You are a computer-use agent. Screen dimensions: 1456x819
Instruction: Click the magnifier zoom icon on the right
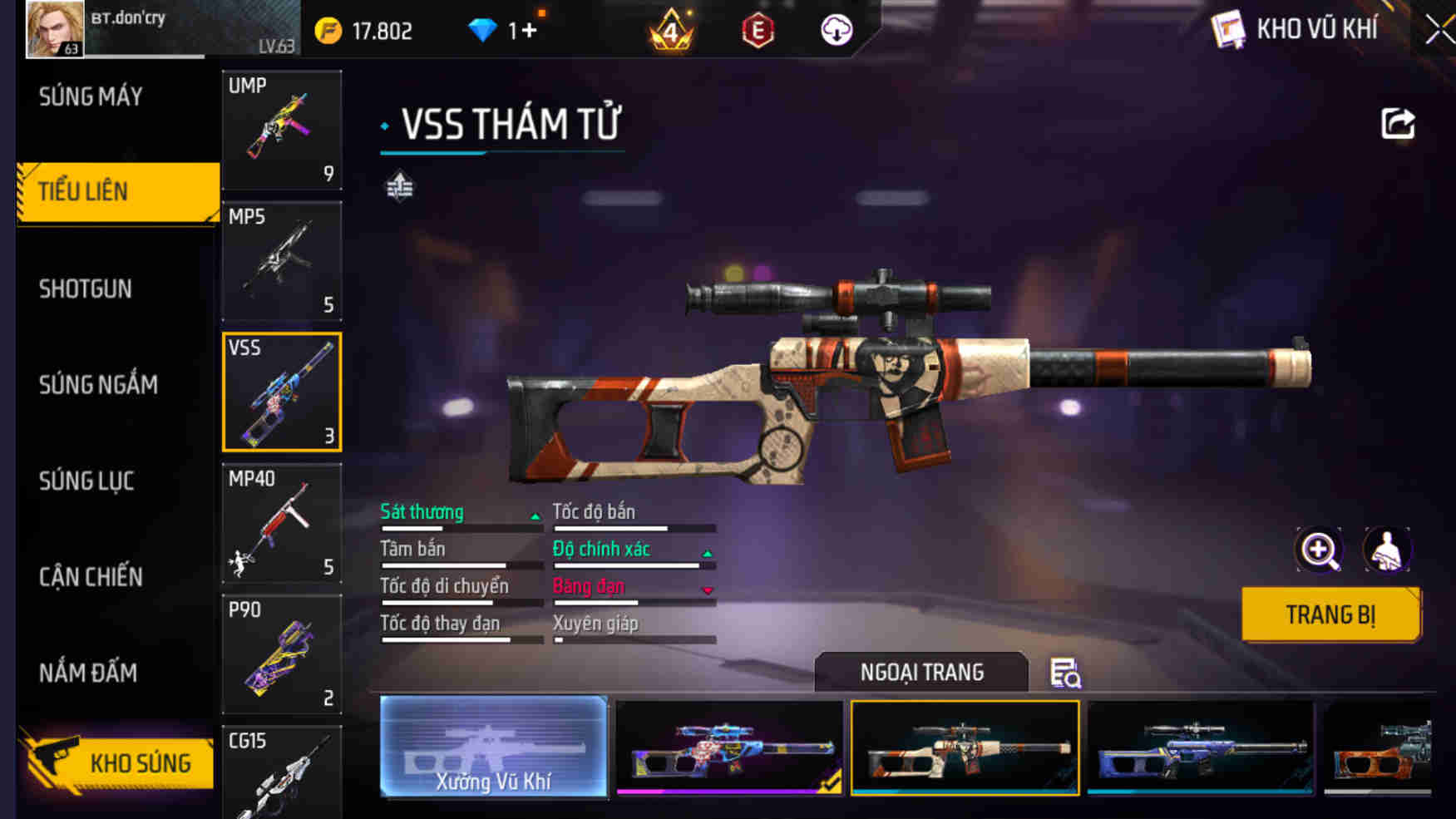pyautogui.click(x=1318, y=550)
